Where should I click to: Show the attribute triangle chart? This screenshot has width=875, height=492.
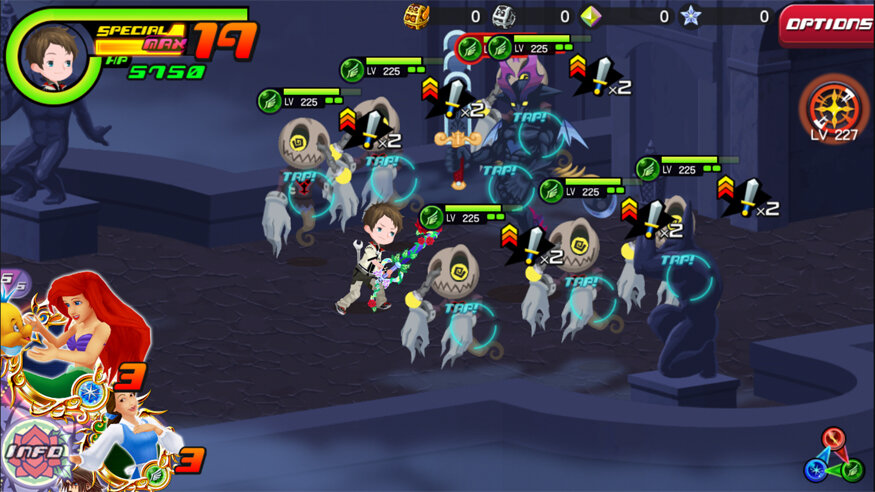834,456
